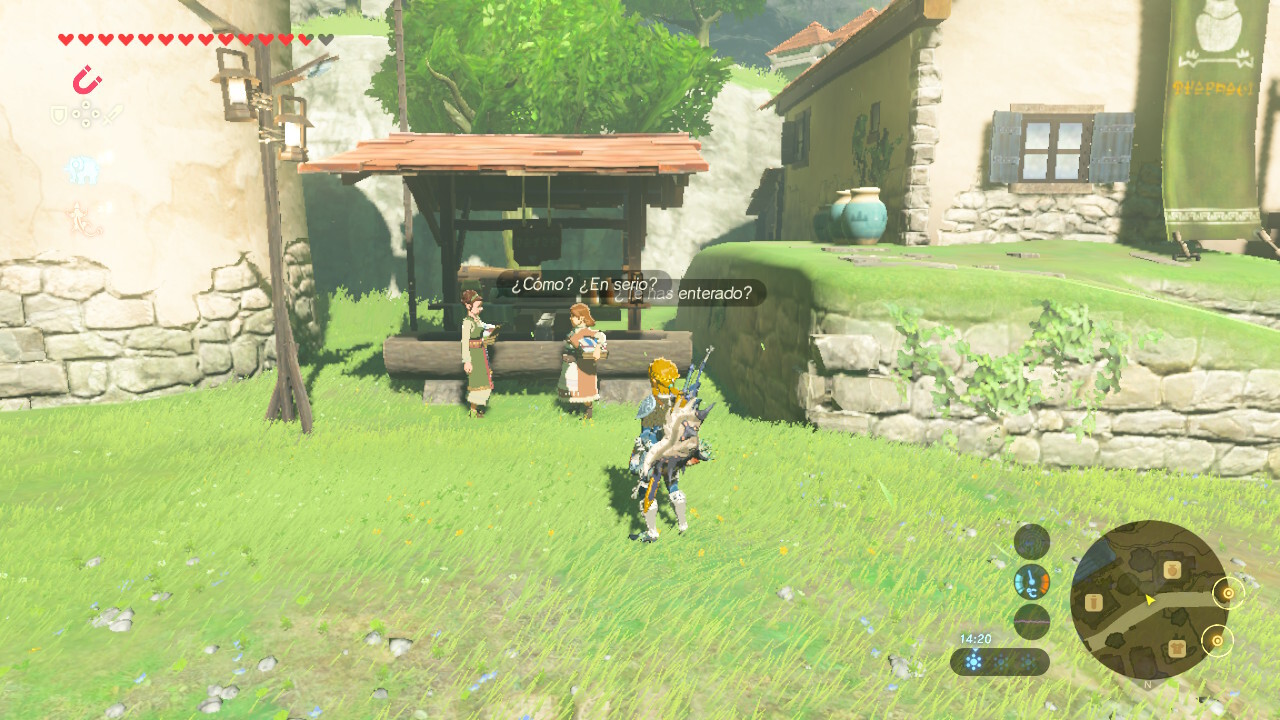Click the temperature gauge icon

coord(1031,581)
